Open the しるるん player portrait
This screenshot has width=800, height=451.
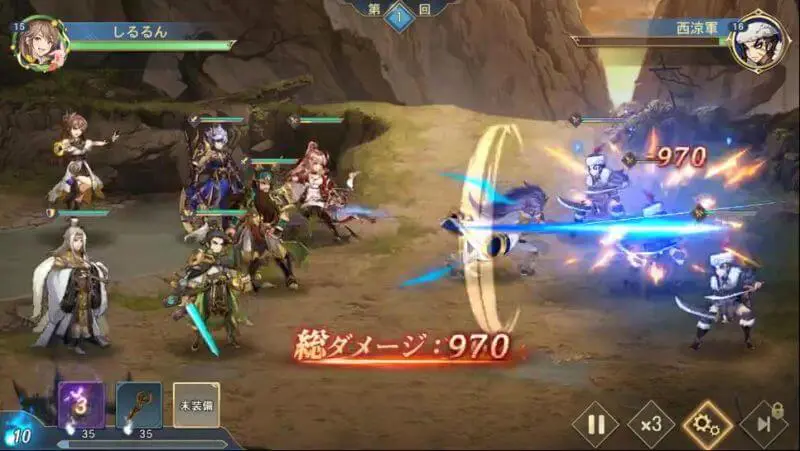point(40,42)
